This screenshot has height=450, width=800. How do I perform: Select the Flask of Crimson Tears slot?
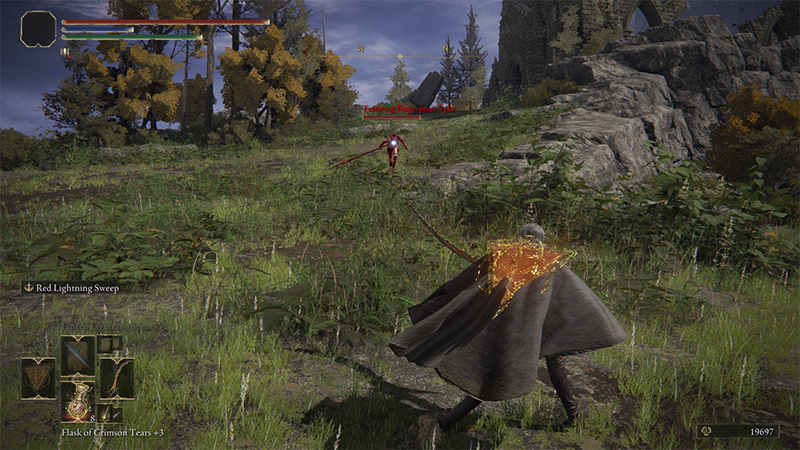78,400
